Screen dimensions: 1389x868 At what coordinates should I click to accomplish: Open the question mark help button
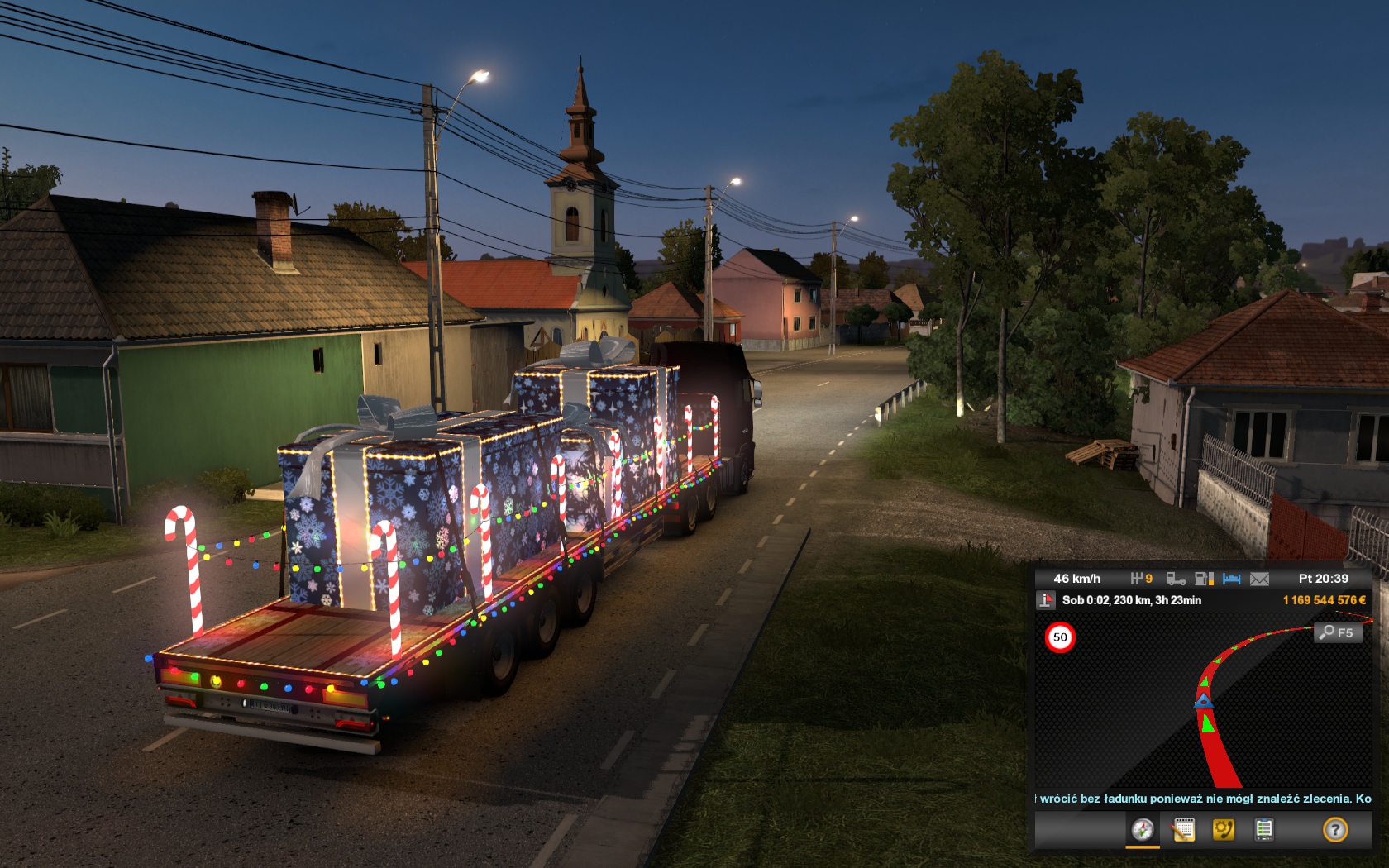pos(1334,829)
